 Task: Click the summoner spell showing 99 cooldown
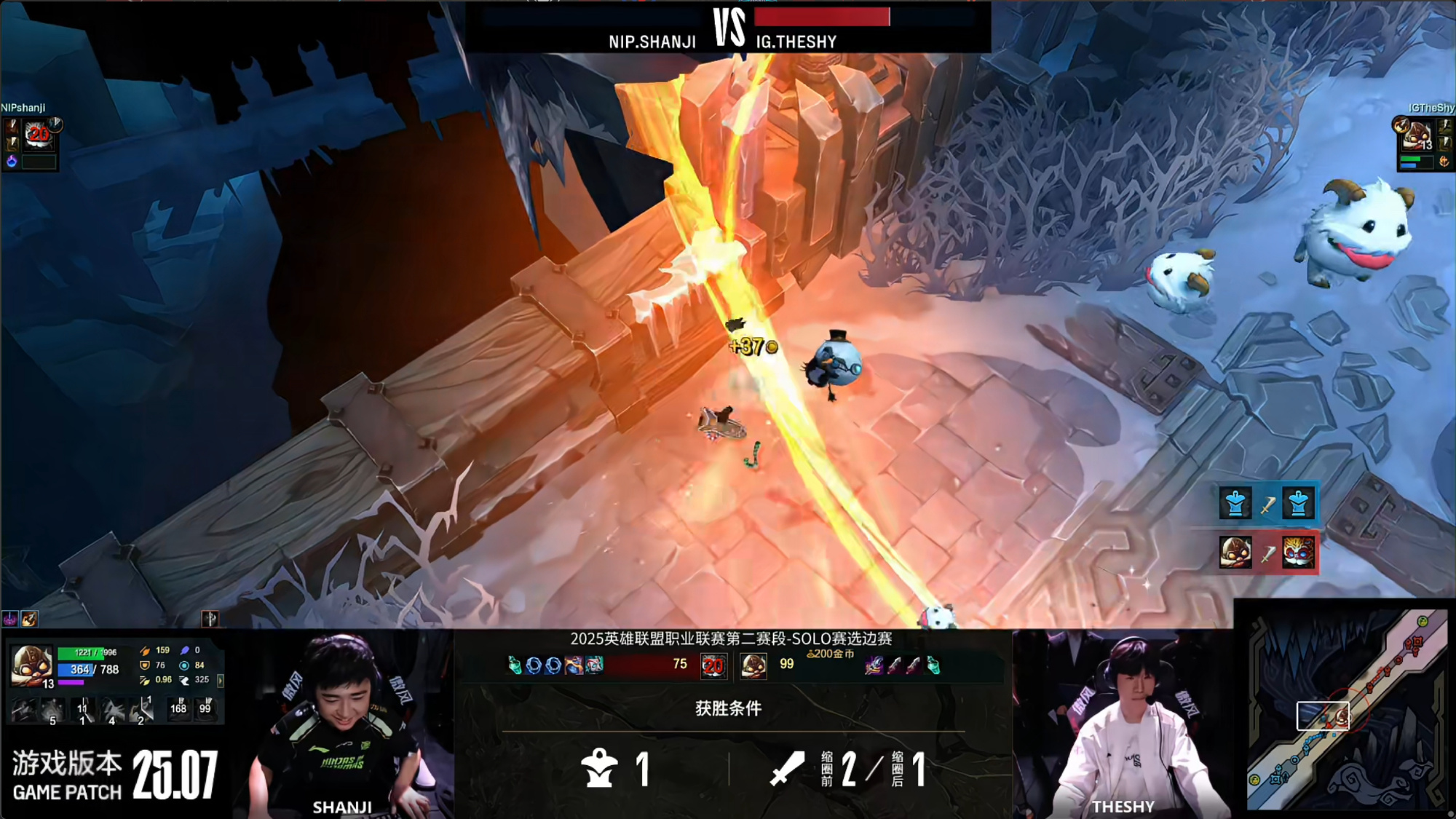(205, 708)
